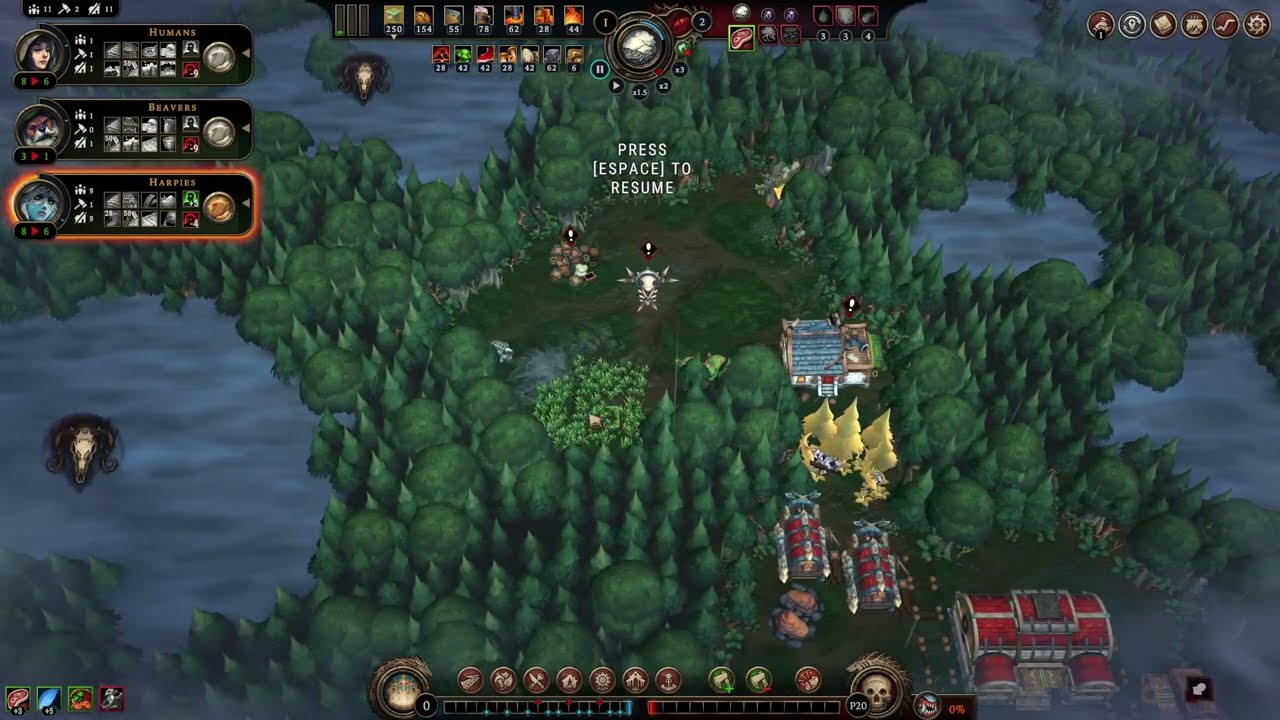1280x720 pixels.
Task: Set game speed to x2
Action: pyautogui.click(x=663, y=86)
